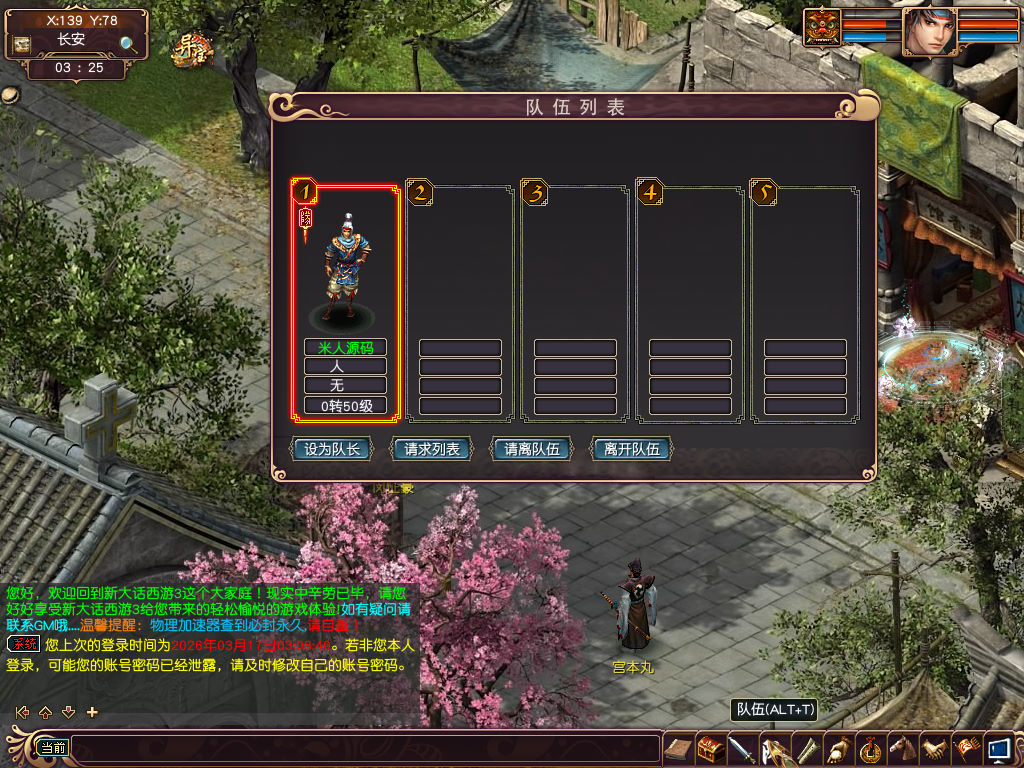Open the 请求列表 request list
Viewport: 1024px width, 768px height.
coord(432,449)
